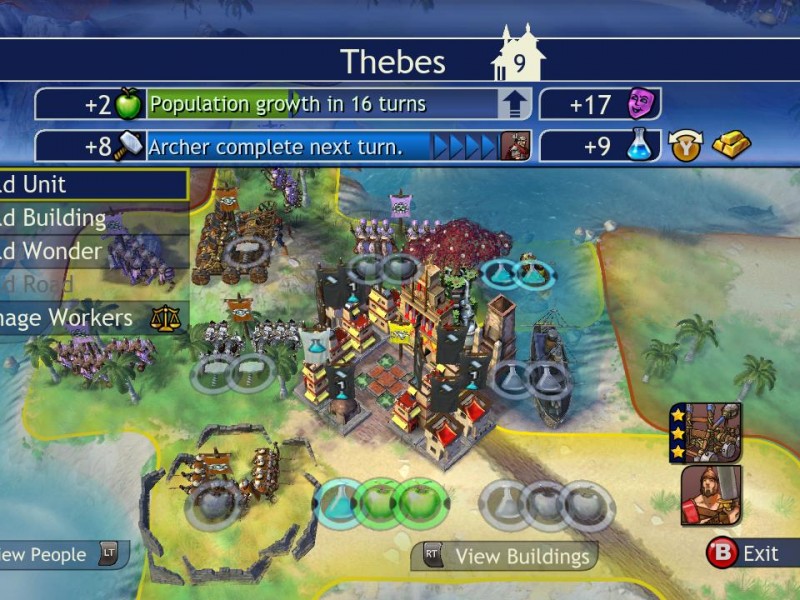
Task: Choose the Build Building option
Action: [90, 217]
